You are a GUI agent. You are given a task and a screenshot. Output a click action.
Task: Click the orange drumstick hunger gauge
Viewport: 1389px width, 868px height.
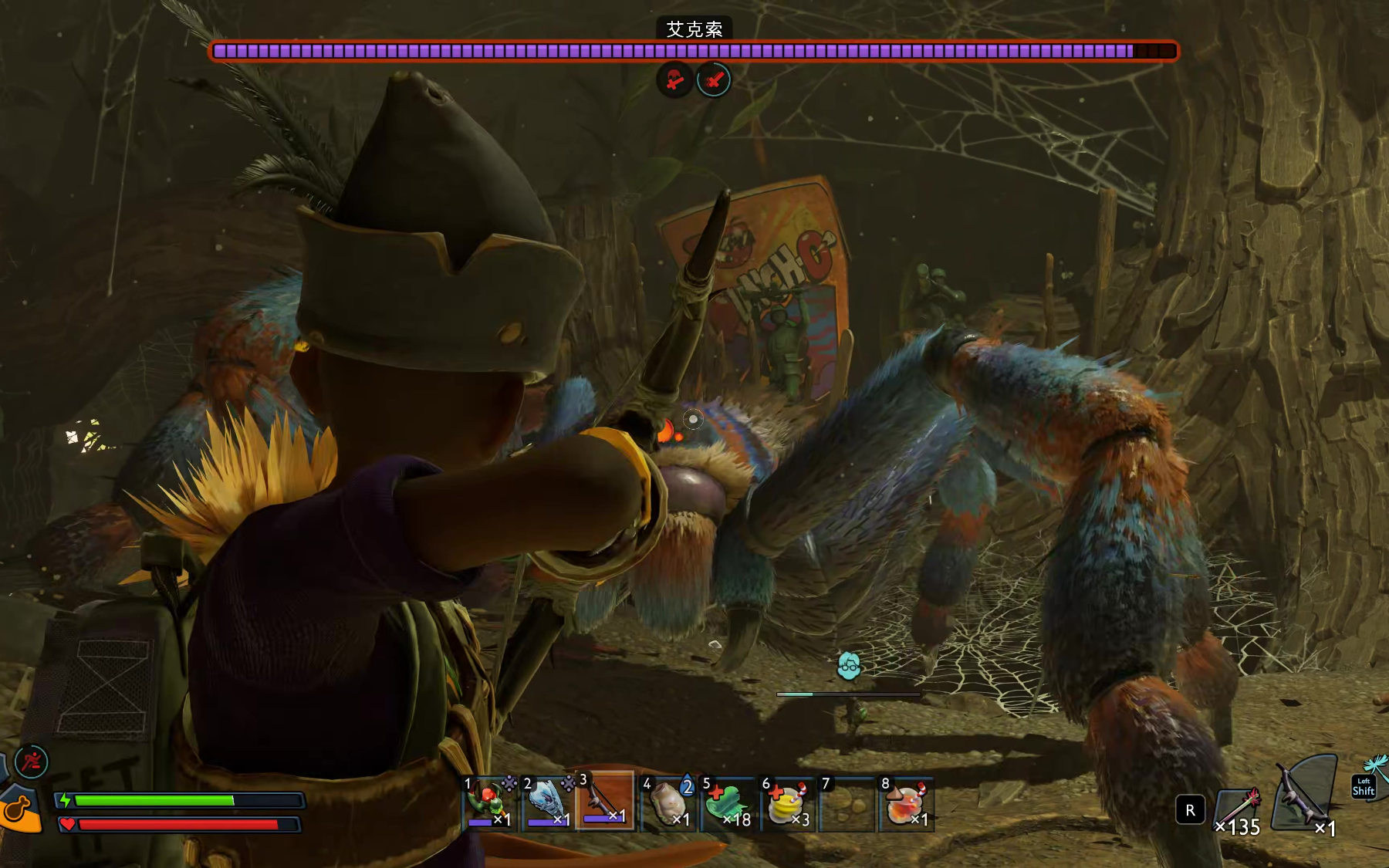pos(19,810)
